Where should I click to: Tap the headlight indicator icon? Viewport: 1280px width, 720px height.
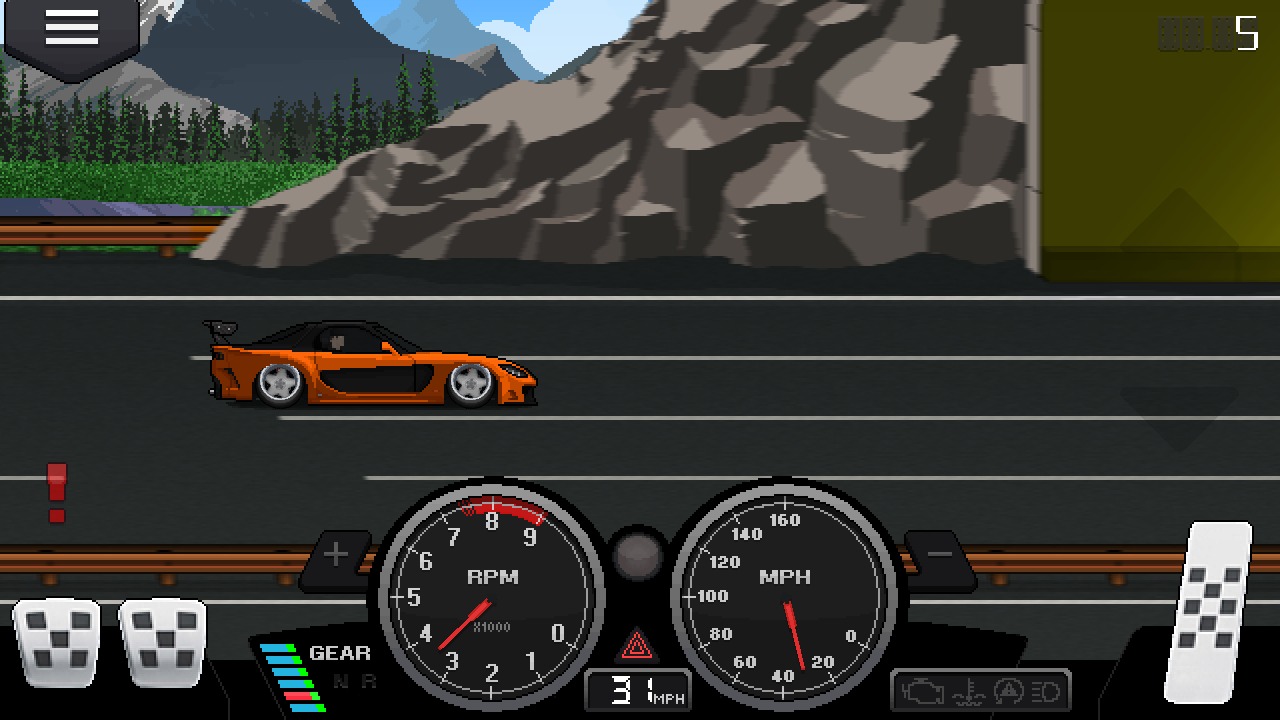pos(1046,691)
